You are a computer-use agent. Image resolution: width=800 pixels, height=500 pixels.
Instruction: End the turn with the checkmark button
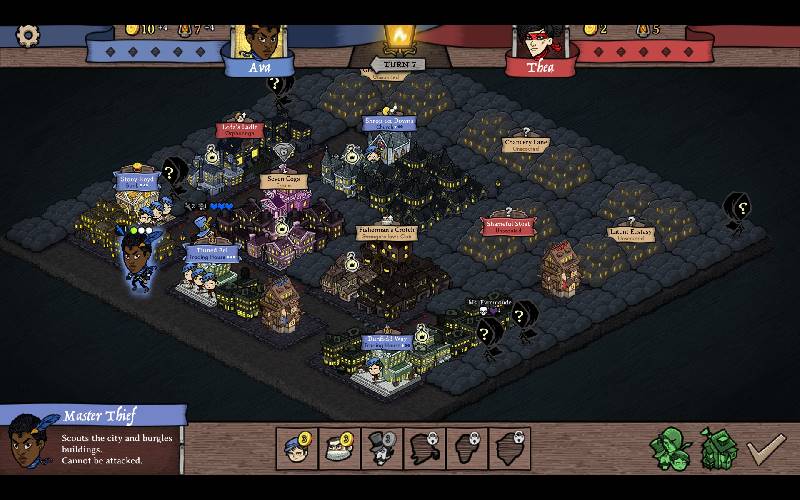pos(765,448)
